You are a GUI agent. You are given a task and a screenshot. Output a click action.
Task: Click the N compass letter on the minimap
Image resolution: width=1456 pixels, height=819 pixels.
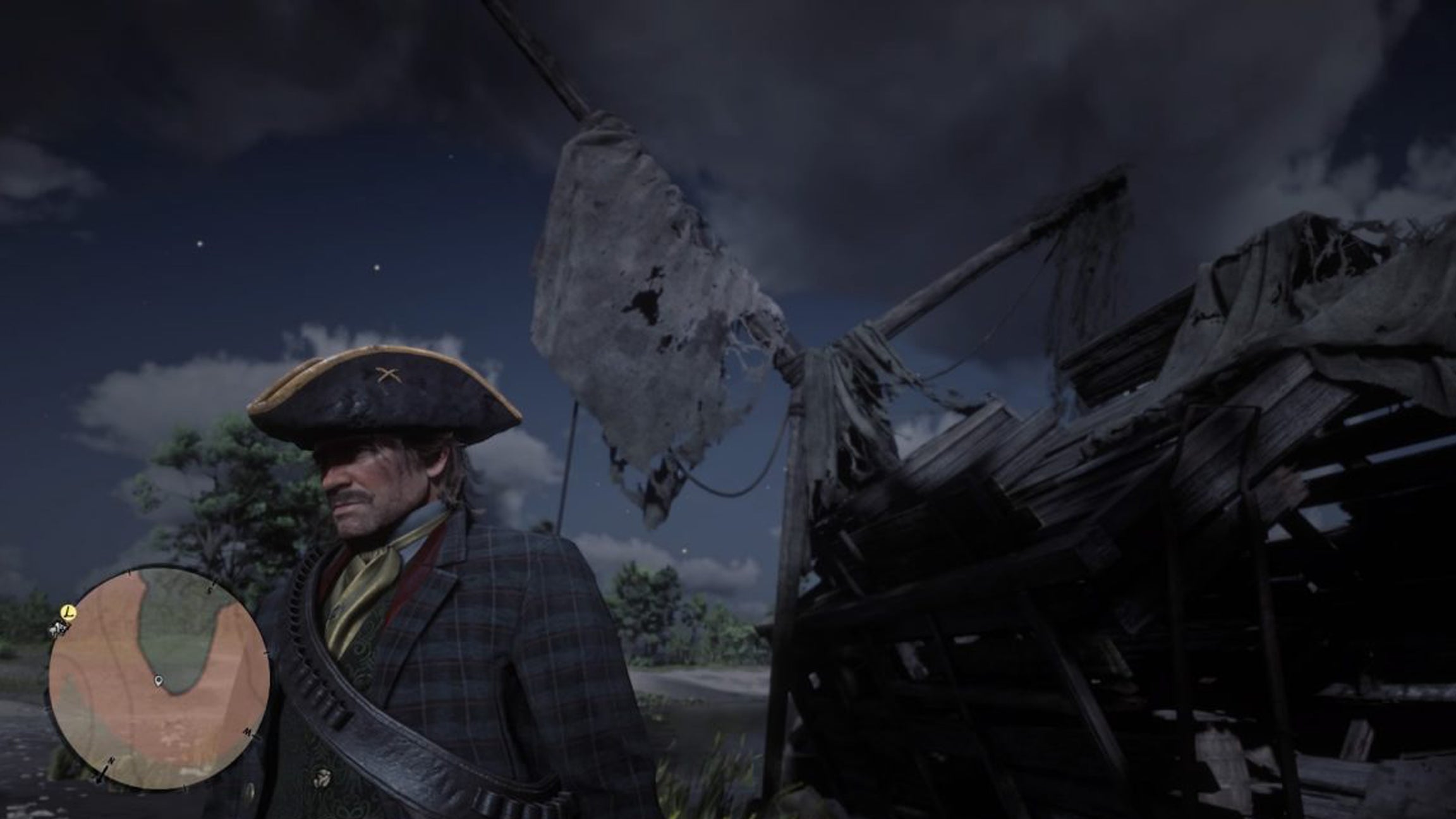[x=110, y=761]
